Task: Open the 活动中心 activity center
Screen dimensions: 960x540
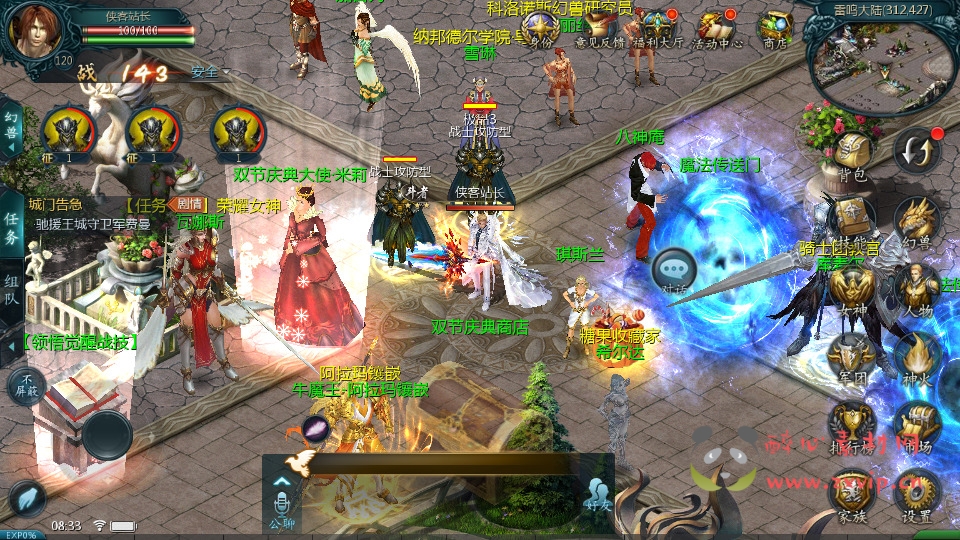Action: click(717, 28)
